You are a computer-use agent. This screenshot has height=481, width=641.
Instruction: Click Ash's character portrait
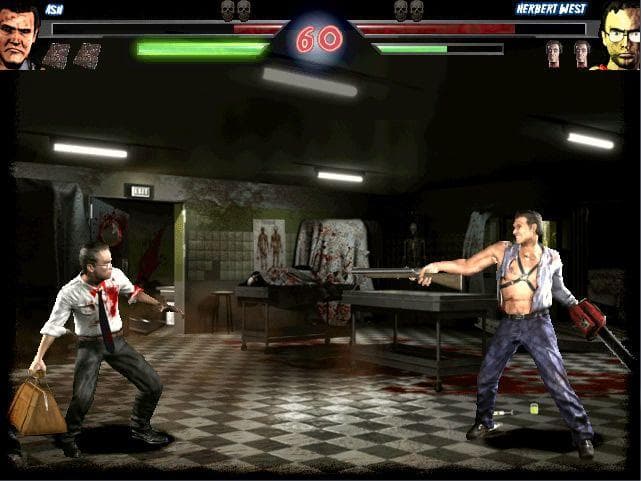click(x=18, y=36)
